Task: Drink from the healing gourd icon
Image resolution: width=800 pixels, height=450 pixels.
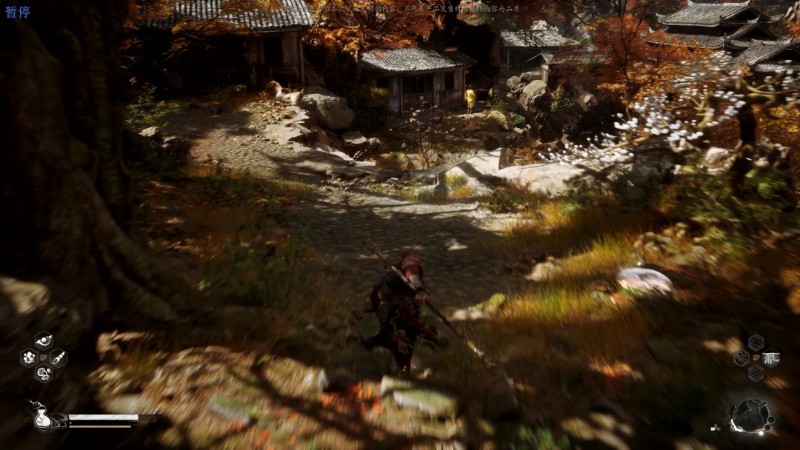Action: pos(44,417)
